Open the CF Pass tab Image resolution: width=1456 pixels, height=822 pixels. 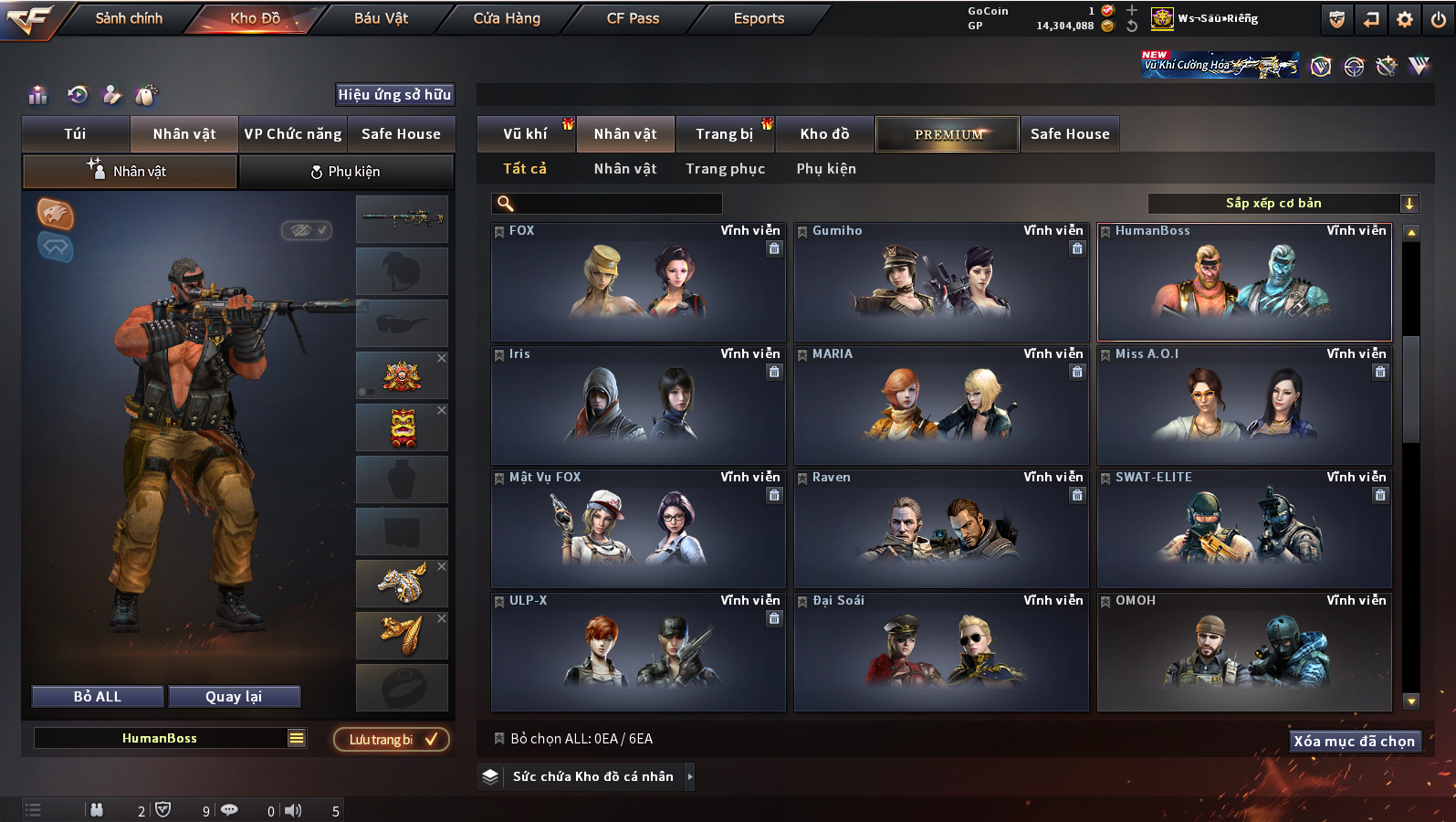click(633, 18)
